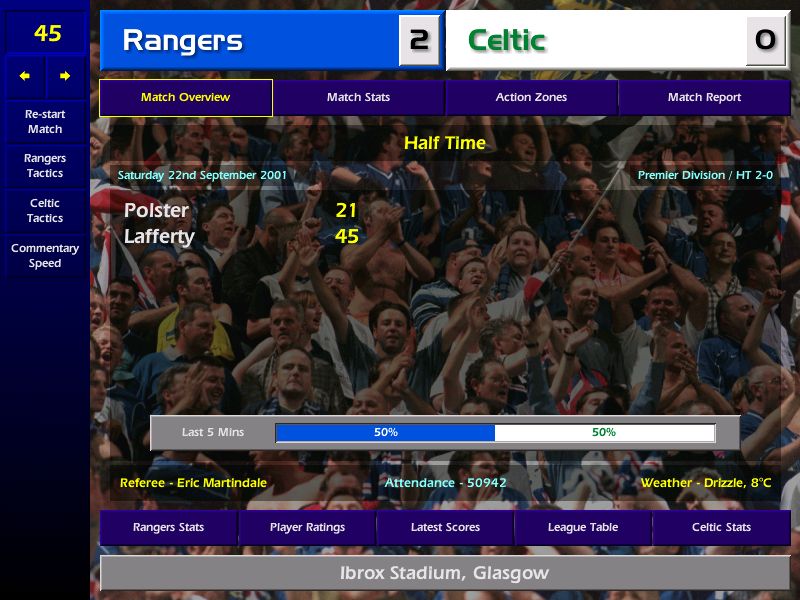The height and width of the screenshot is (600, 800).
Task: Open Celtic Tactics
Action: coord(45,211)
